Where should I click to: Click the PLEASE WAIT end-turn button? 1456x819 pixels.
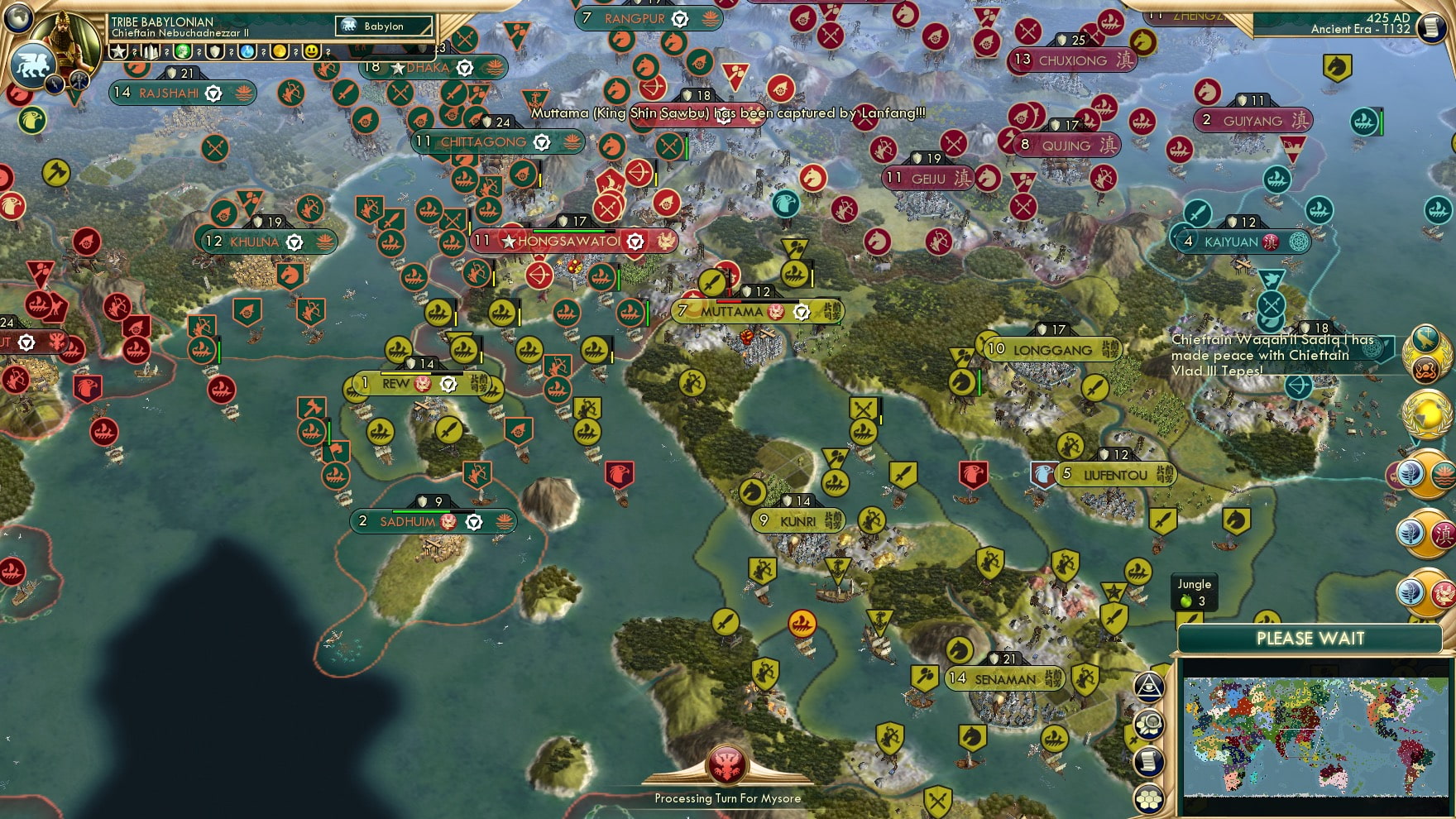tap(1310, 639)
